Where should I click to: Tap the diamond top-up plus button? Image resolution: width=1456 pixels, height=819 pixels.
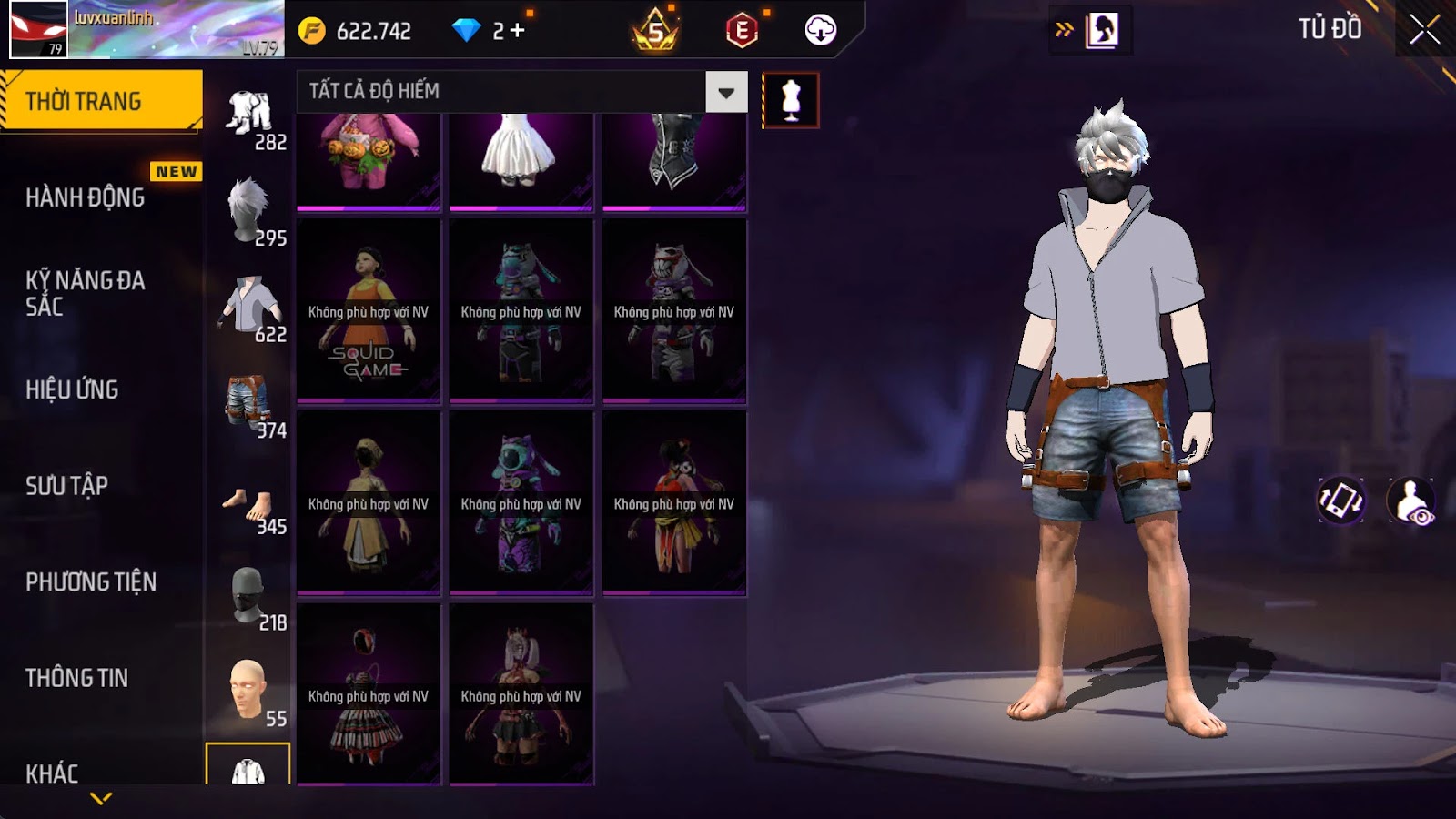point(517,31)
